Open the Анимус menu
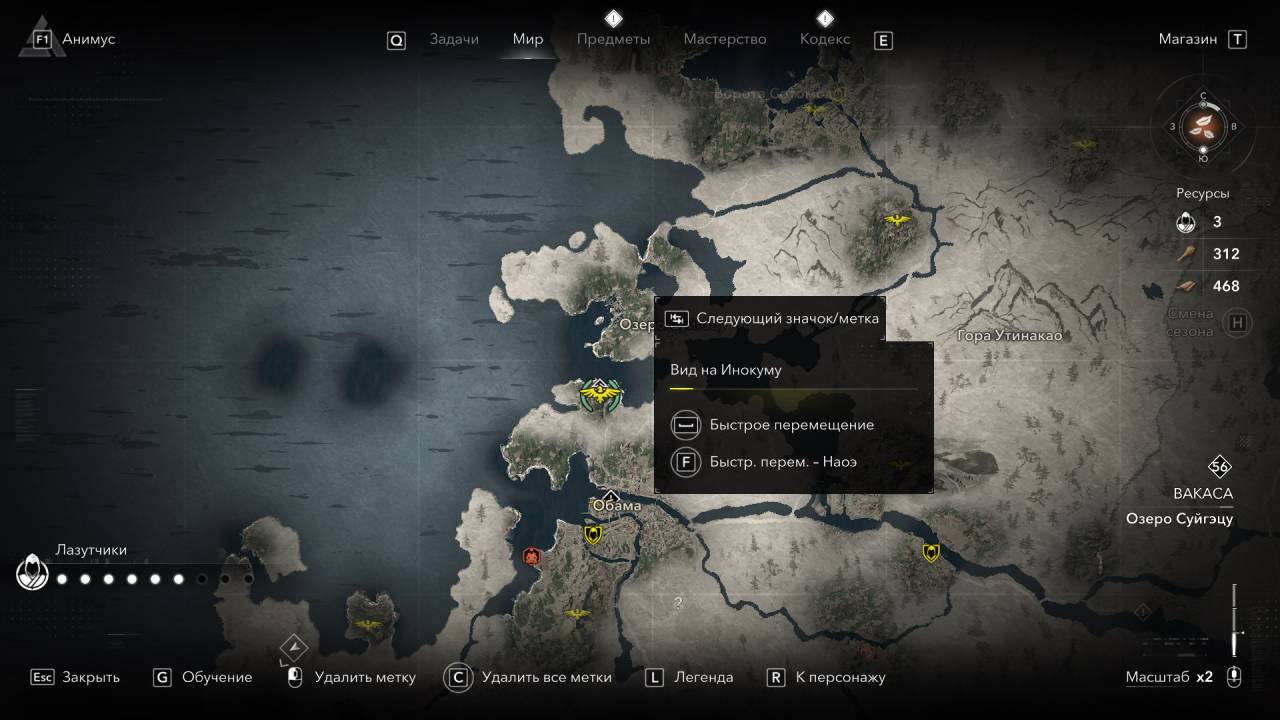This screenshot has height=720, width=1280. pyautogui.click(x=88, y=39)
